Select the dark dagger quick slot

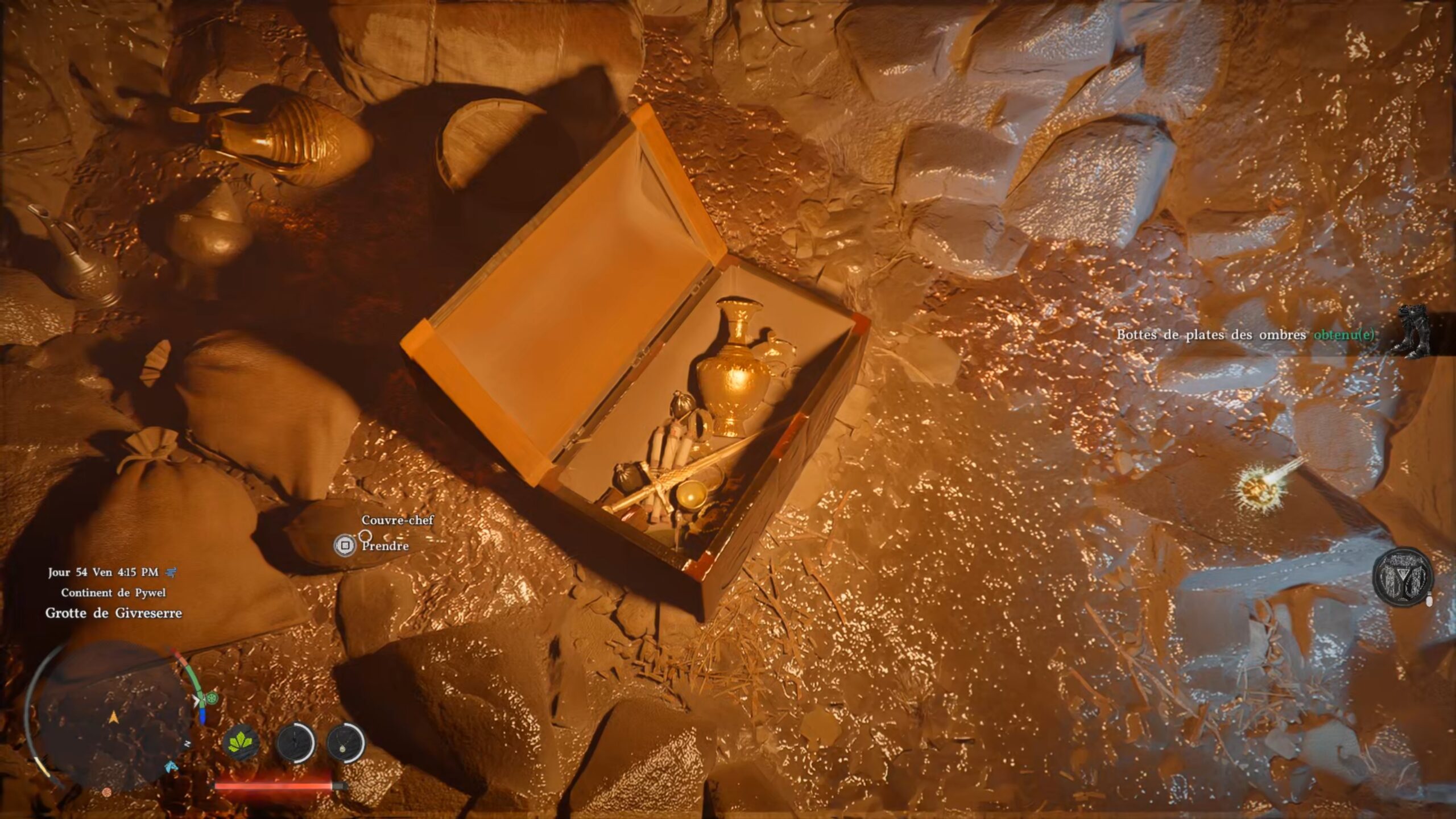coord(295,743)
